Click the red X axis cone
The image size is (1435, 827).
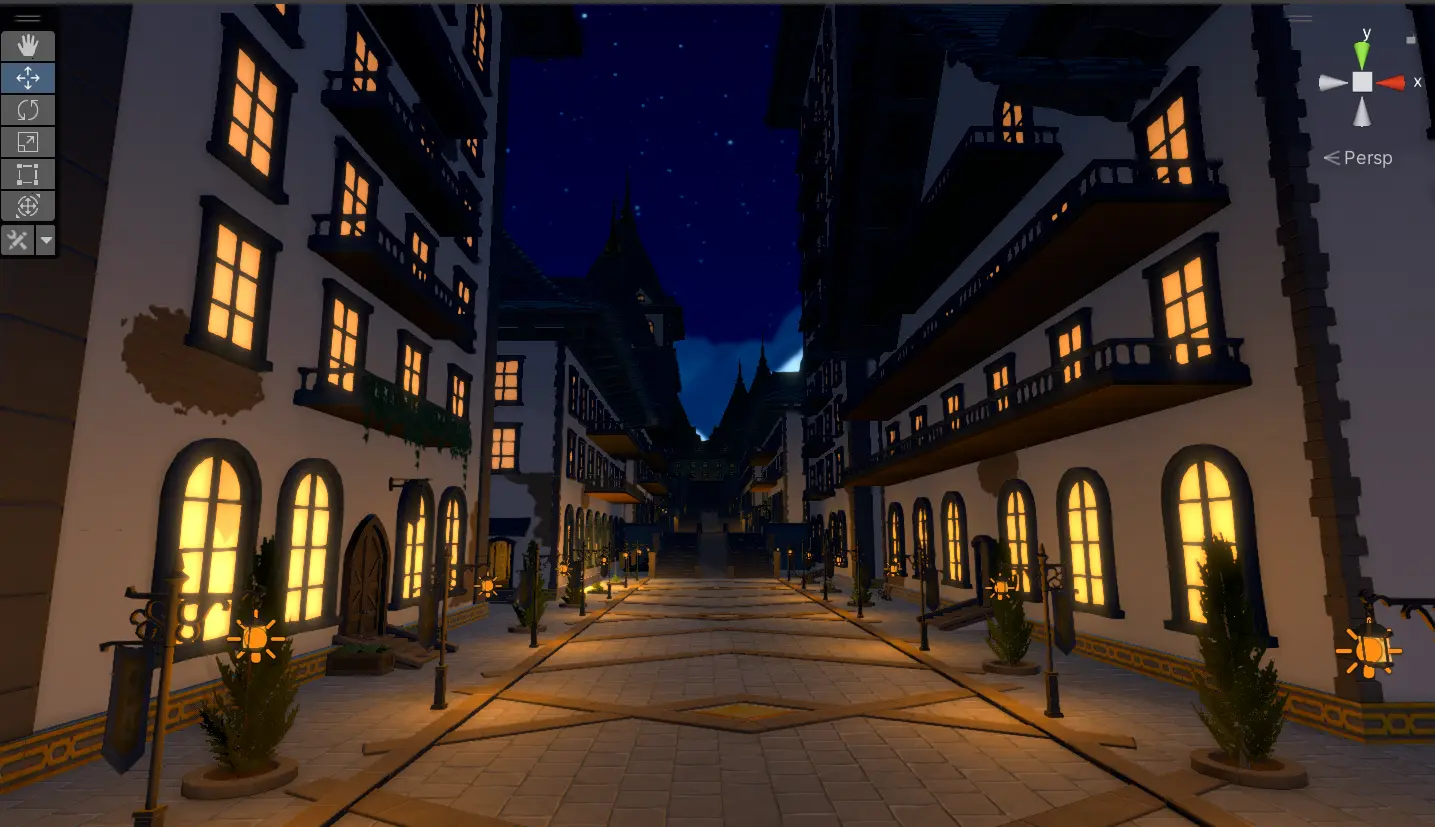[x=1392, y=83]
